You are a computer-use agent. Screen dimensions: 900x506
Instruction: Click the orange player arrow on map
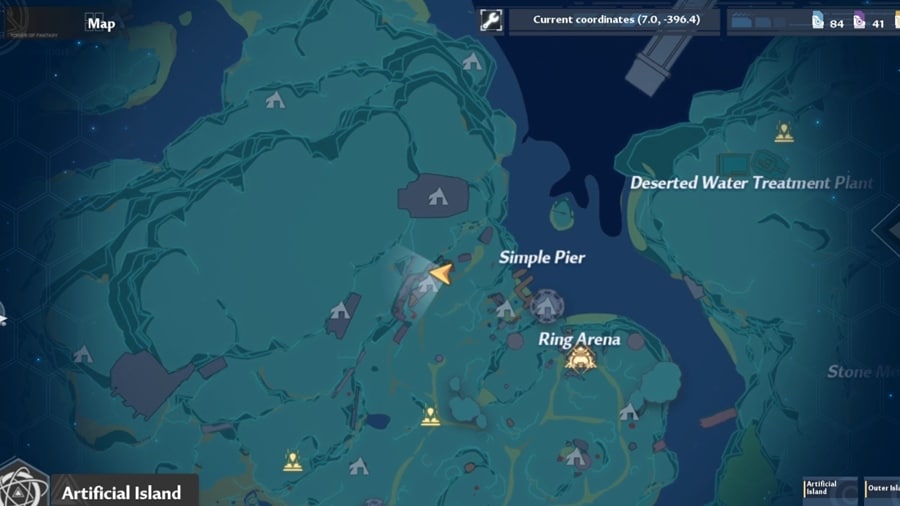click(x=439, y=272)
